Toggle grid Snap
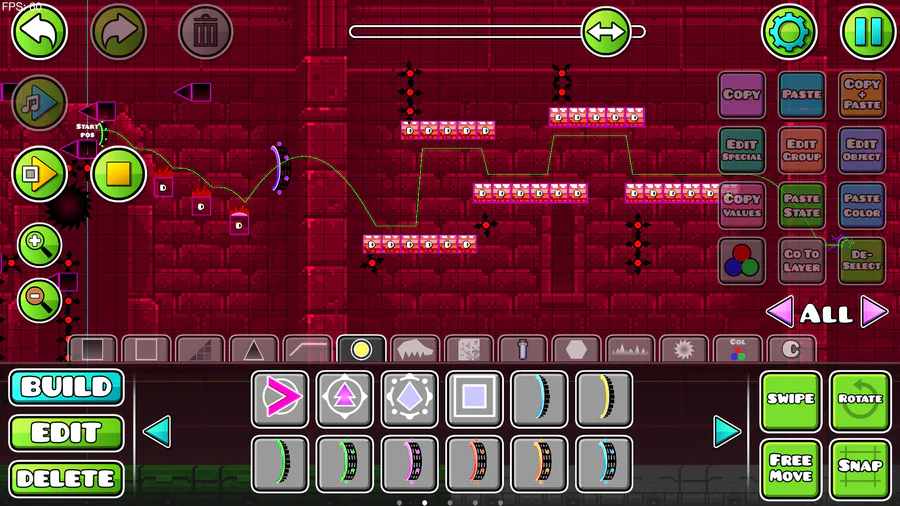The height and width of the screenshot is (506, 900). pyautogui.click(x=860, y=467)
